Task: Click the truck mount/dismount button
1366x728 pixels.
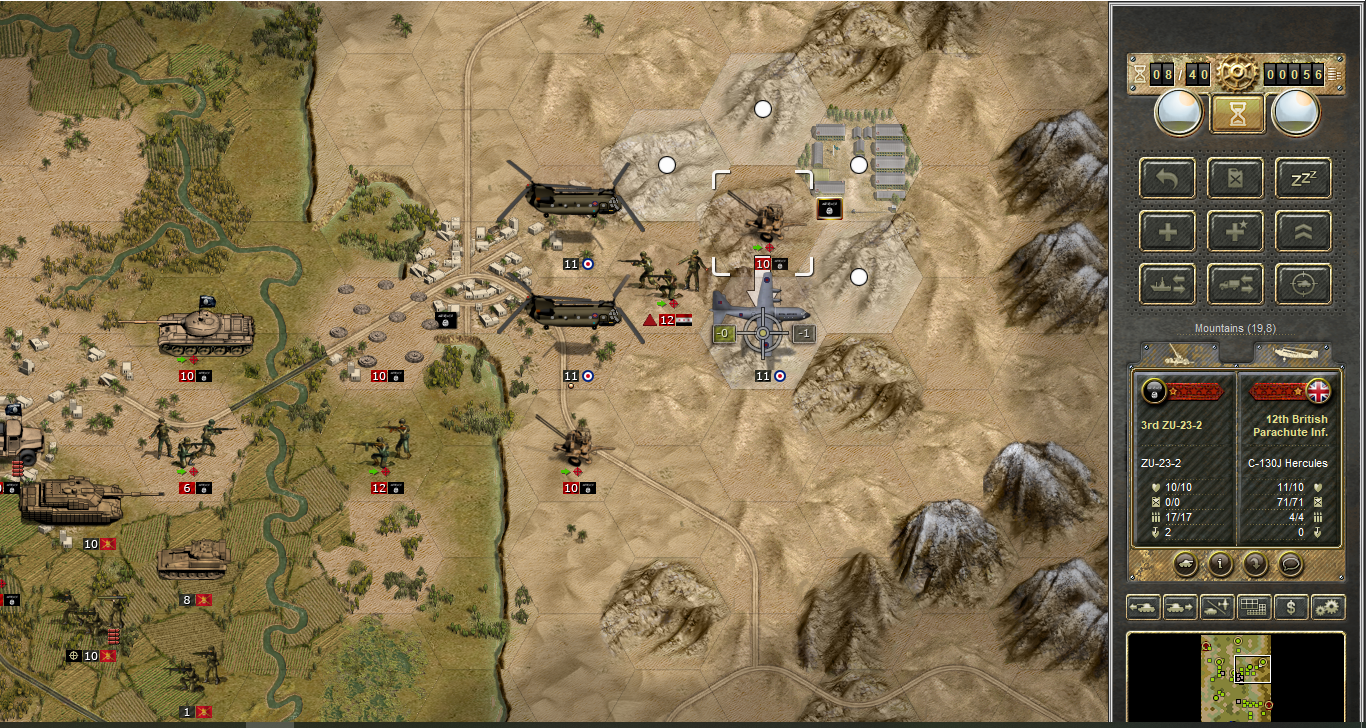Action: [x=1236, y=284]
